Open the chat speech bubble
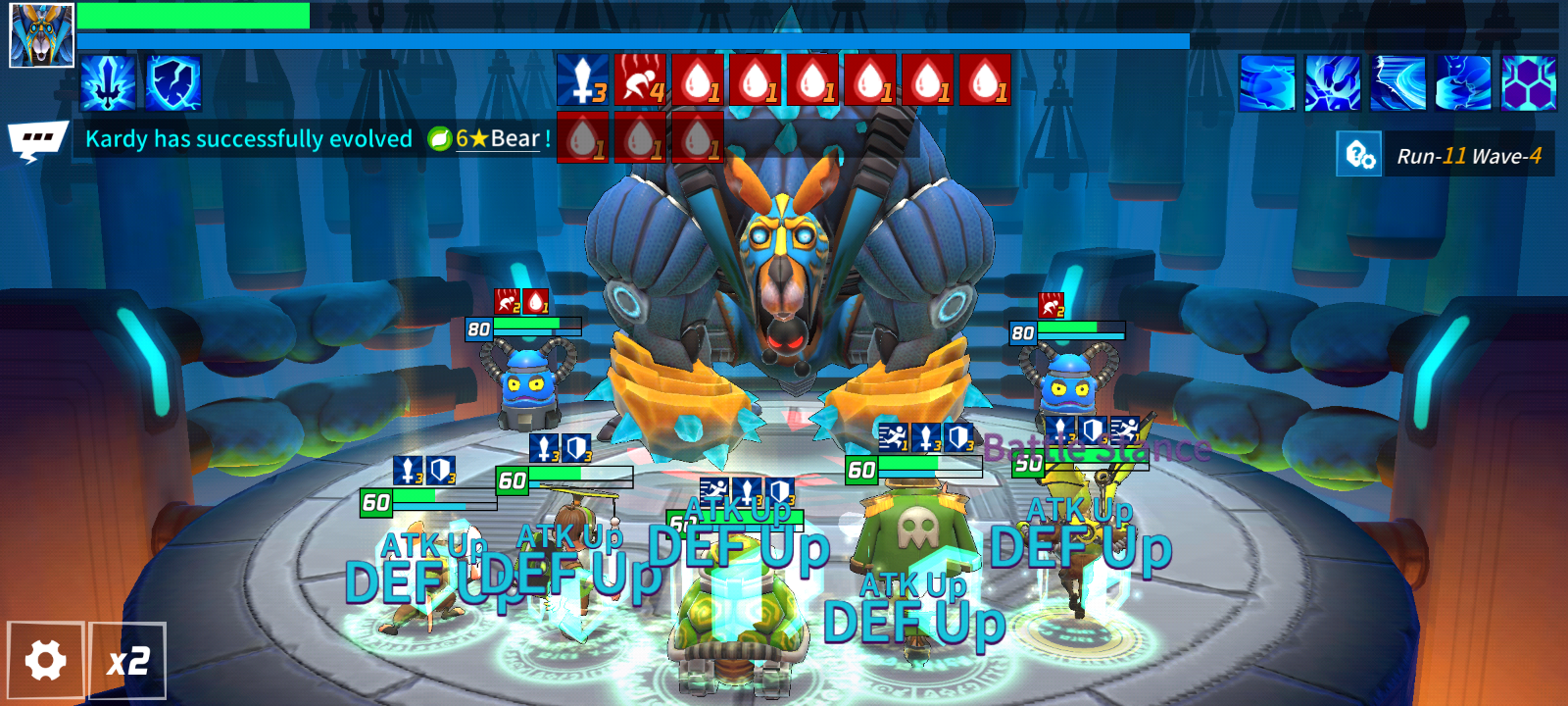This screenshot has width=1568, height=706. coord(37,139)
